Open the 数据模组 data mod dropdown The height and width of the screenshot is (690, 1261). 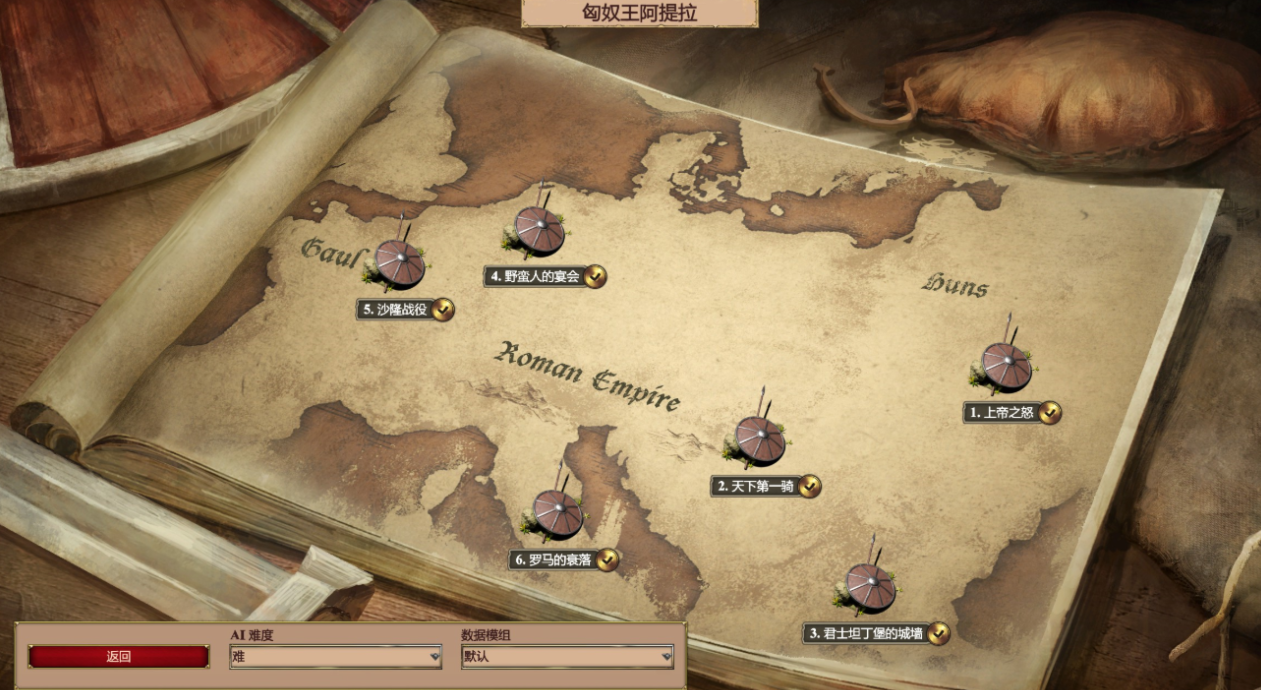(567, 657)
